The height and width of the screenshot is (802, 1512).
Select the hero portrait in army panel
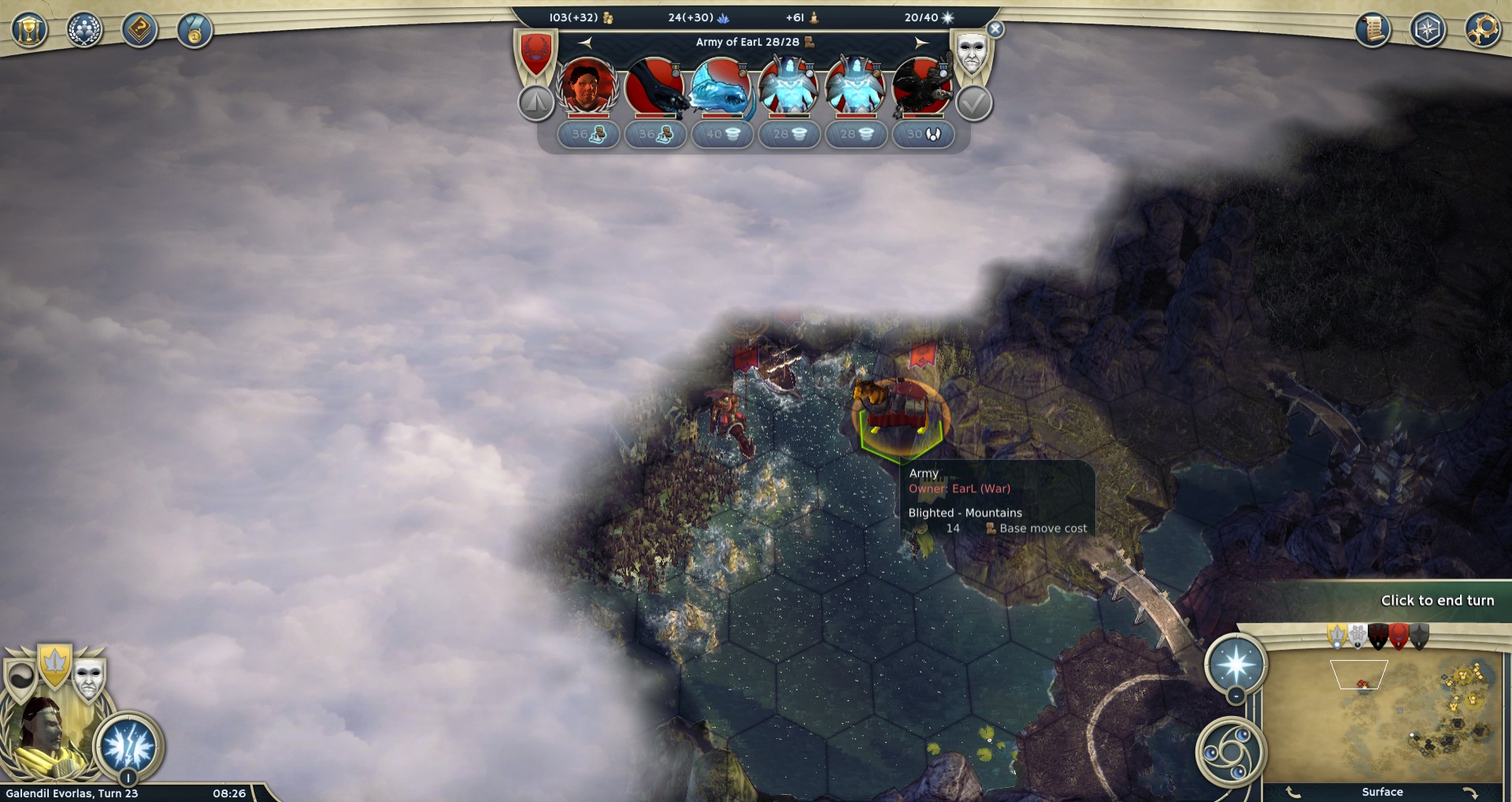point(587,85)
